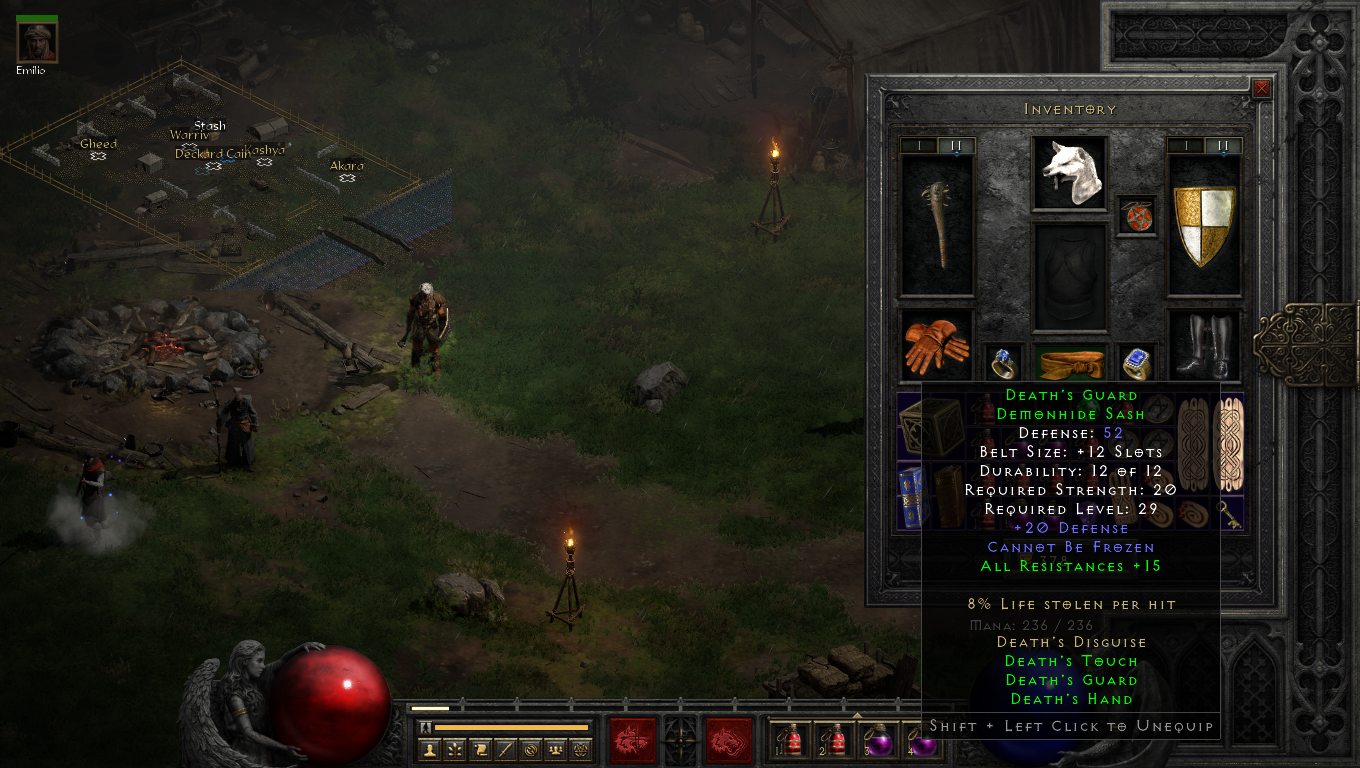Click the key in the backpack

(1229, 514)
